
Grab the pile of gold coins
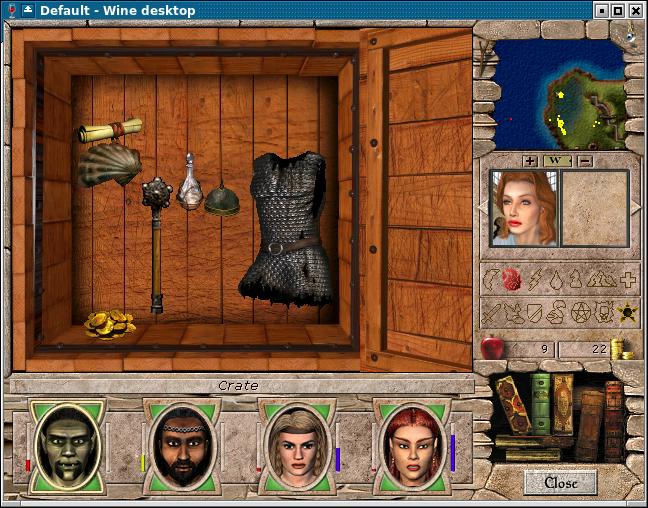click(x=110, y=323)
